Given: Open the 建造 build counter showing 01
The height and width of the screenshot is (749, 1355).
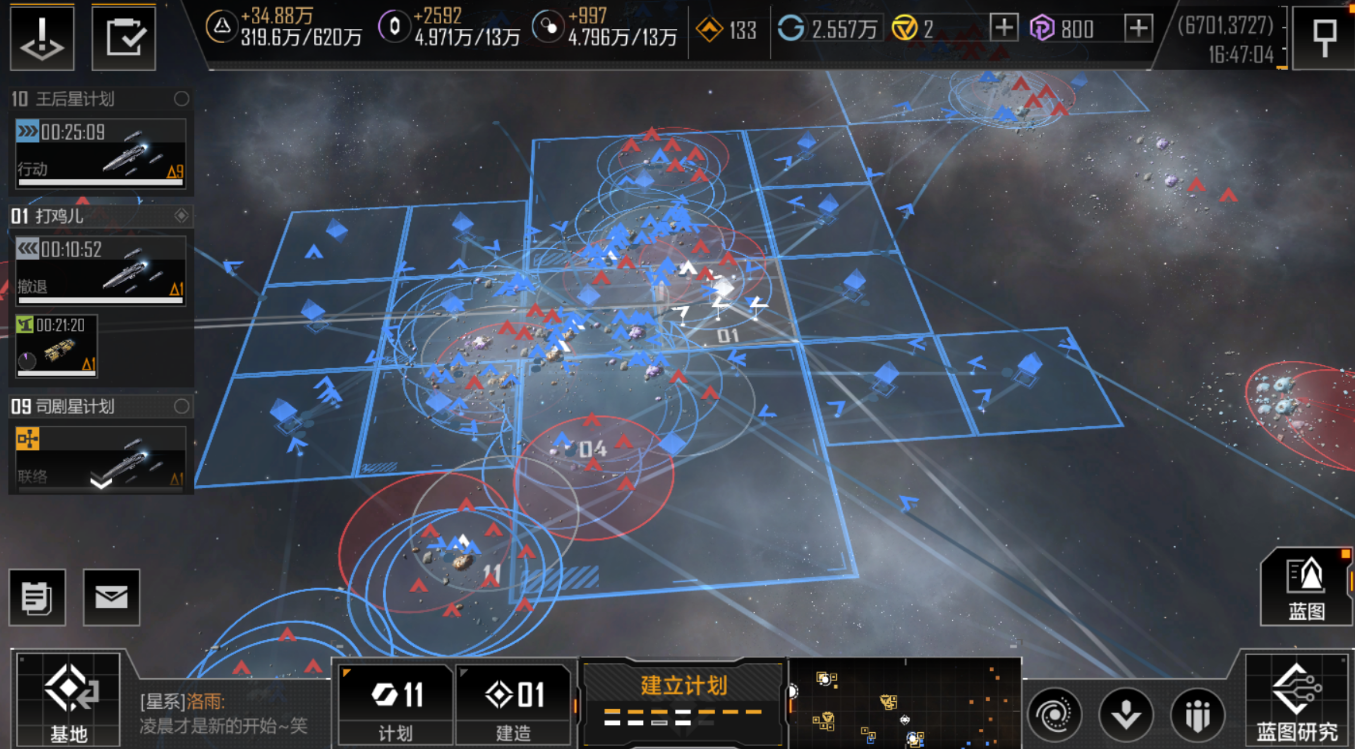Looking at the screenshot, I should (x=513, y=704).
